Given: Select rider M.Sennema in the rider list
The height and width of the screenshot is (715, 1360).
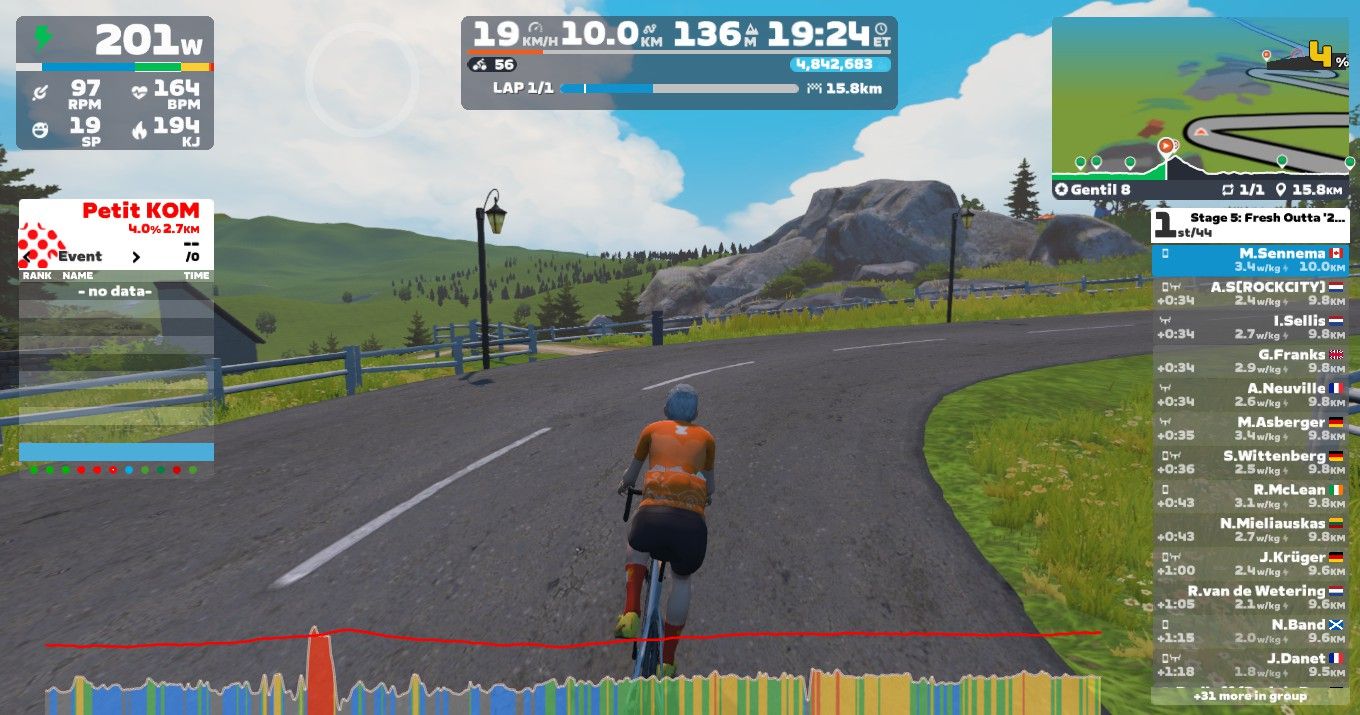Looking at the screenshot, I should [x=1250, y=260].
